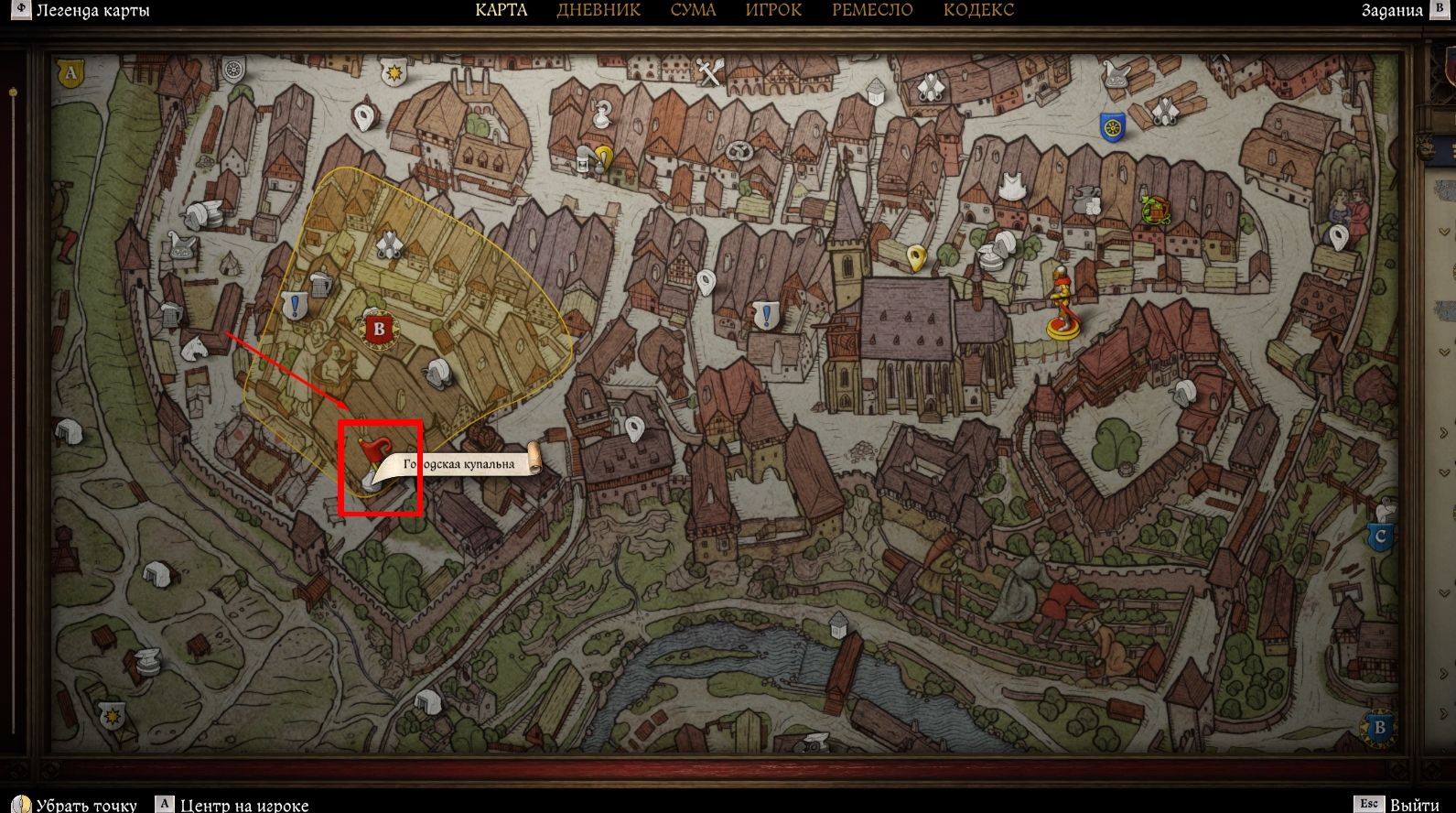Image resolution: width=1456 pixels, height=813 pixels.
Task: Open Легенда карты map legend
Action: [92, 11]
